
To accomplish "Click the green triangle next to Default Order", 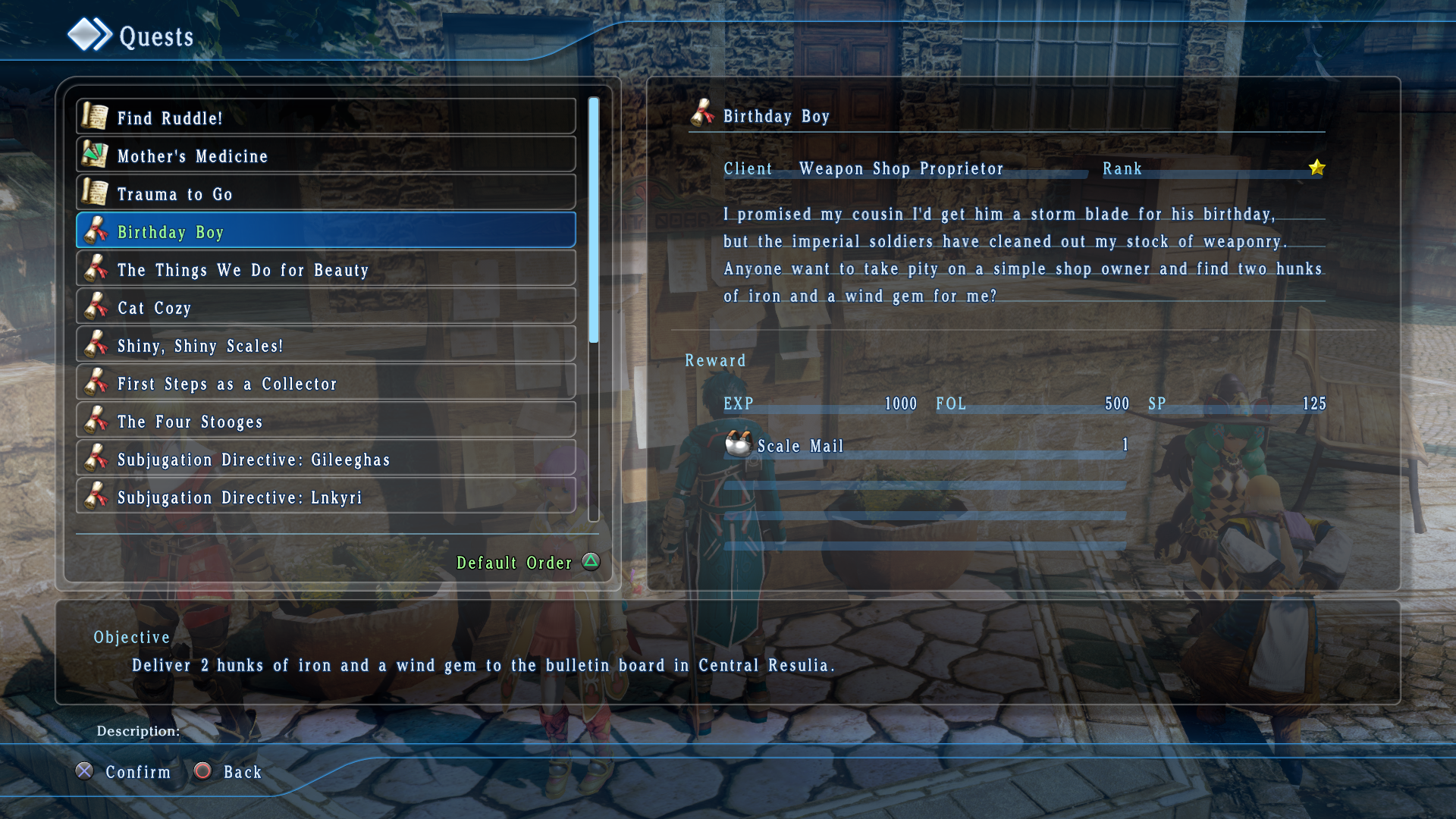I will coord(591,562).
